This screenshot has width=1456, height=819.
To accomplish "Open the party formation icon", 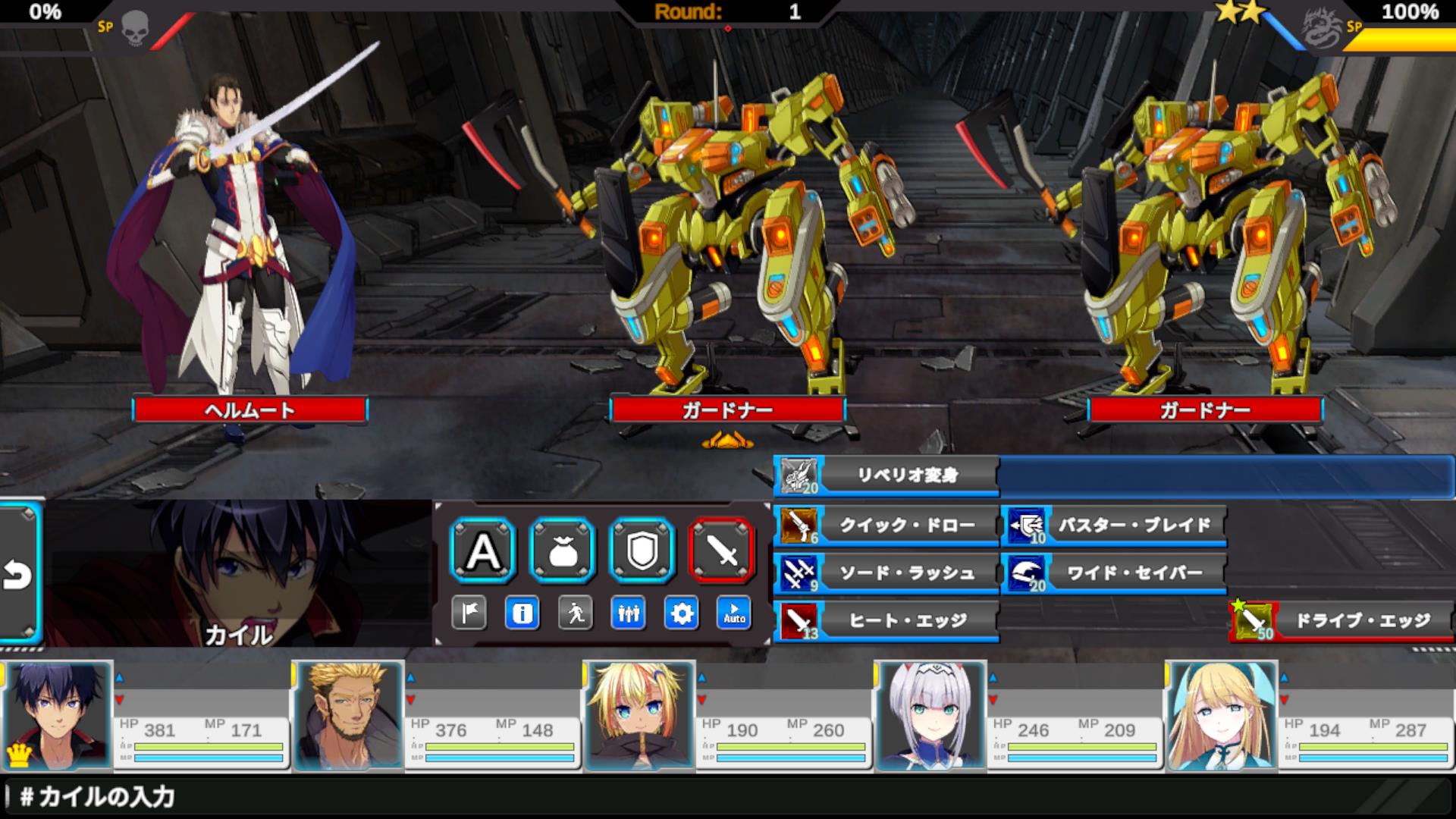I will [628, 613].
